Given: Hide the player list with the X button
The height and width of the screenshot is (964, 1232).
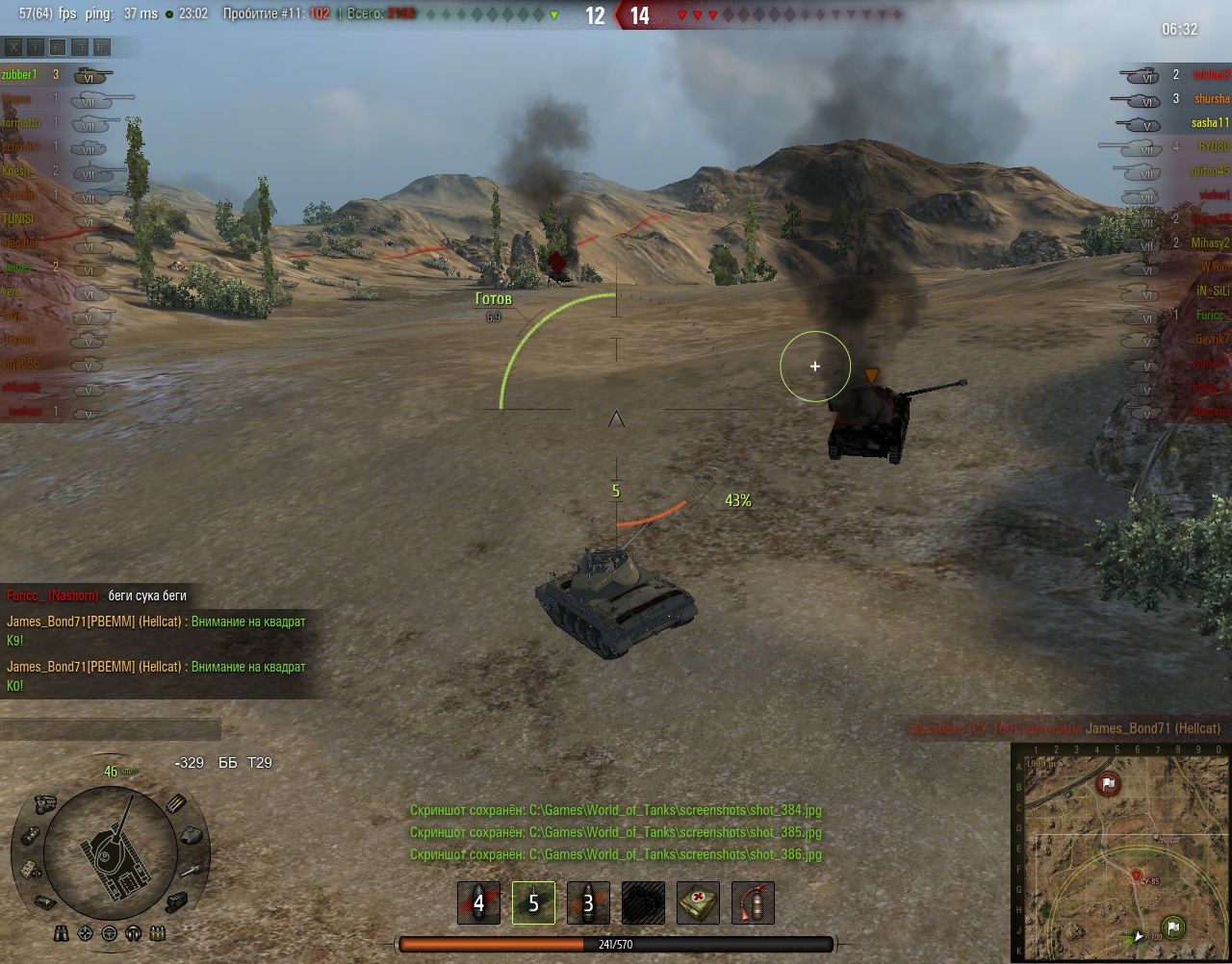Looking at the screenshot, I should [x=13, y=46].
